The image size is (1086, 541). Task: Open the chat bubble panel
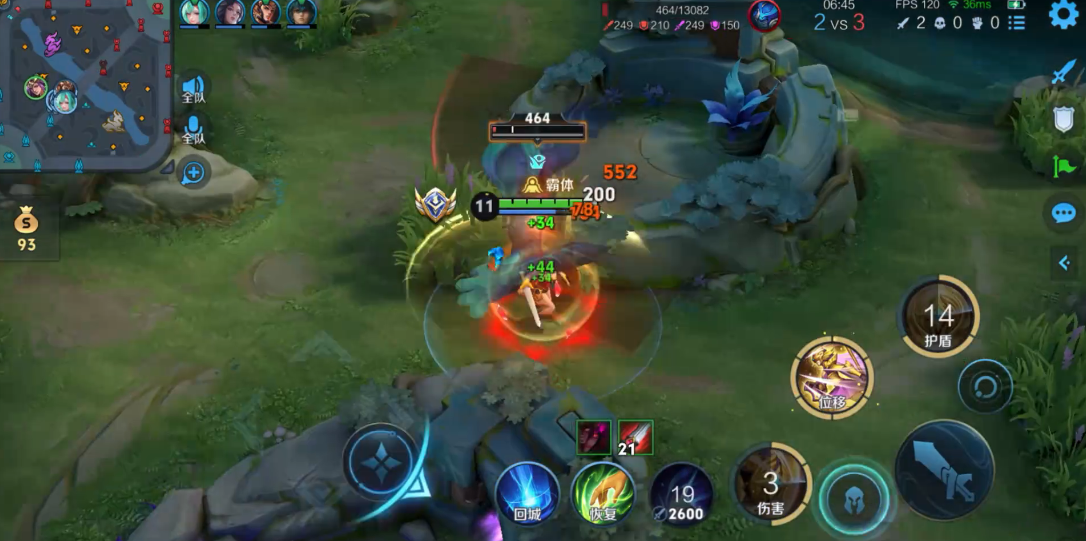[x=1063, y=213]
